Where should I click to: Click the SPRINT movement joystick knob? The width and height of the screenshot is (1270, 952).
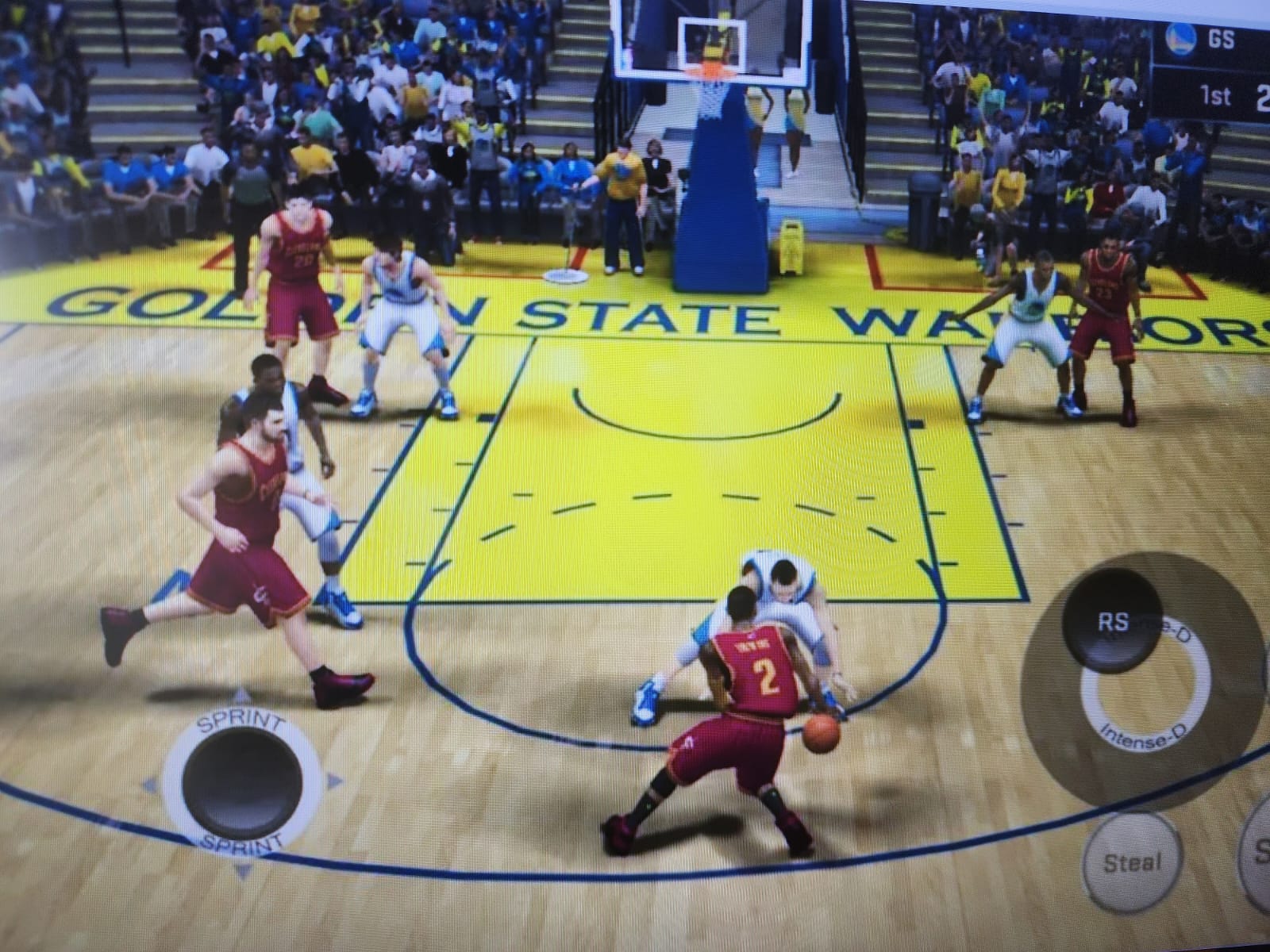pyautogui.click(x=242, y=781)
